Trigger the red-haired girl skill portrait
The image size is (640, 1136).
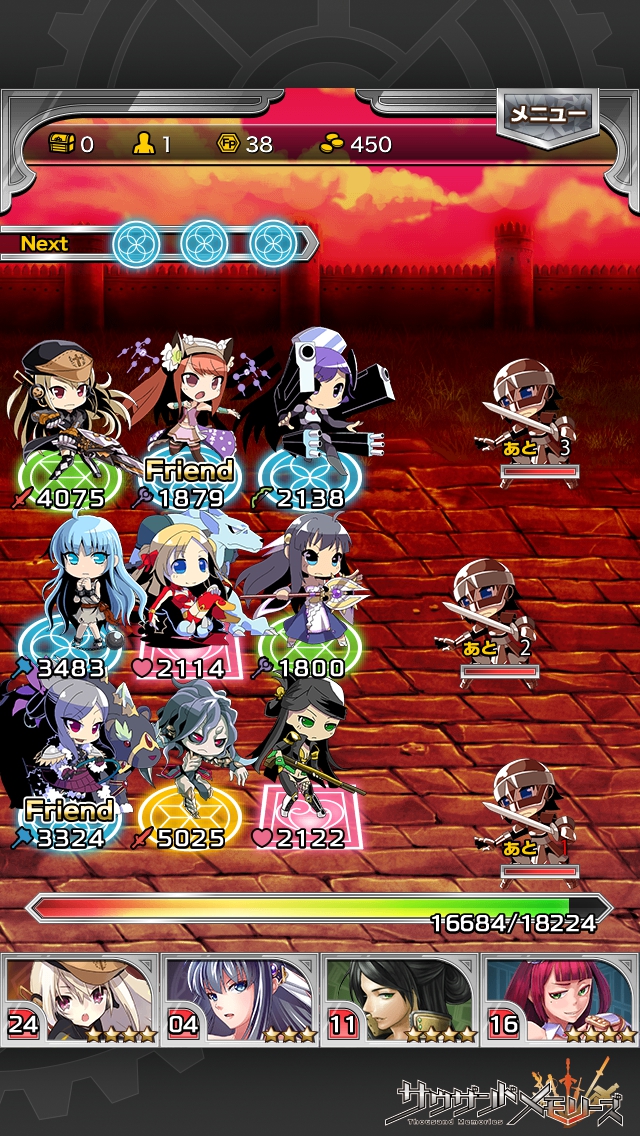point(560,999)
